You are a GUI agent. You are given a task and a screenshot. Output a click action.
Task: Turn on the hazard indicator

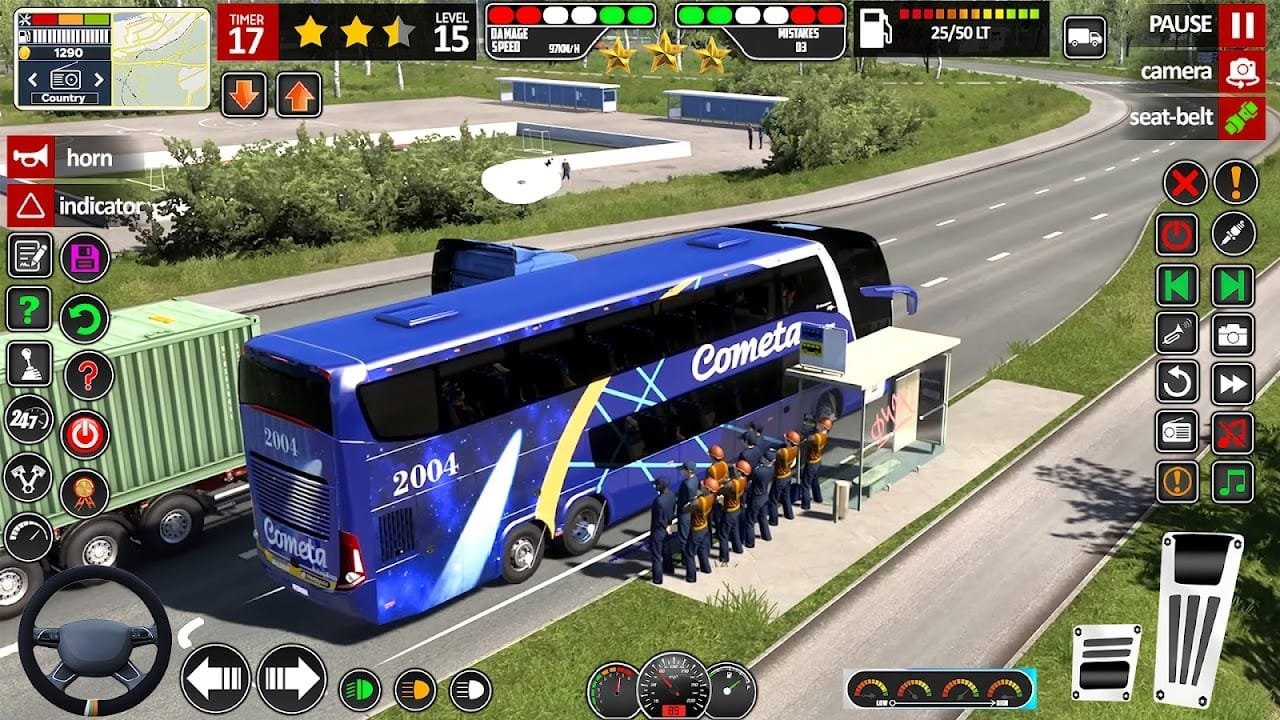click(30, 207)
